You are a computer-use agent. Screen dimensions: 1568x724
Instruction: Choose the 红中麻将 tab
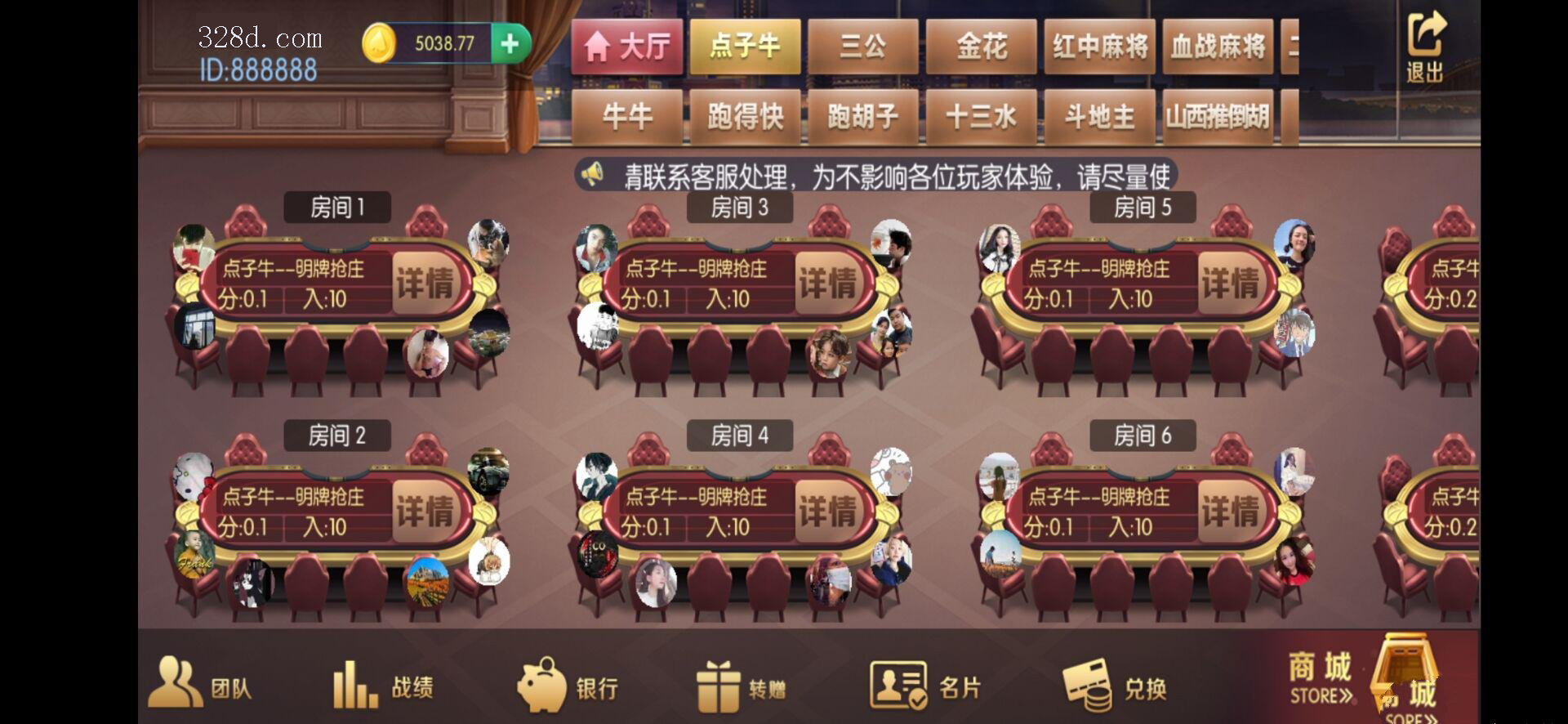[x=1099, y=46]
